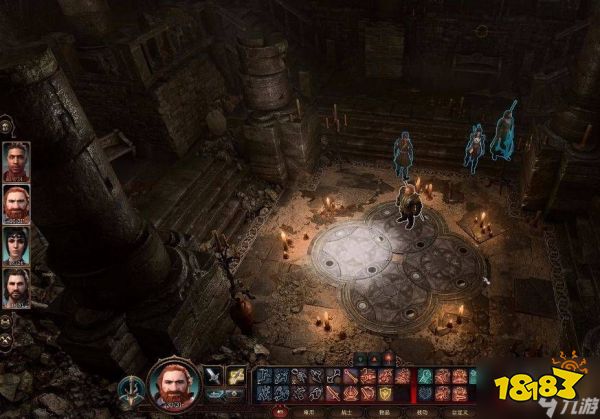Toggle the party group icon above portraits

click(7, 126)
